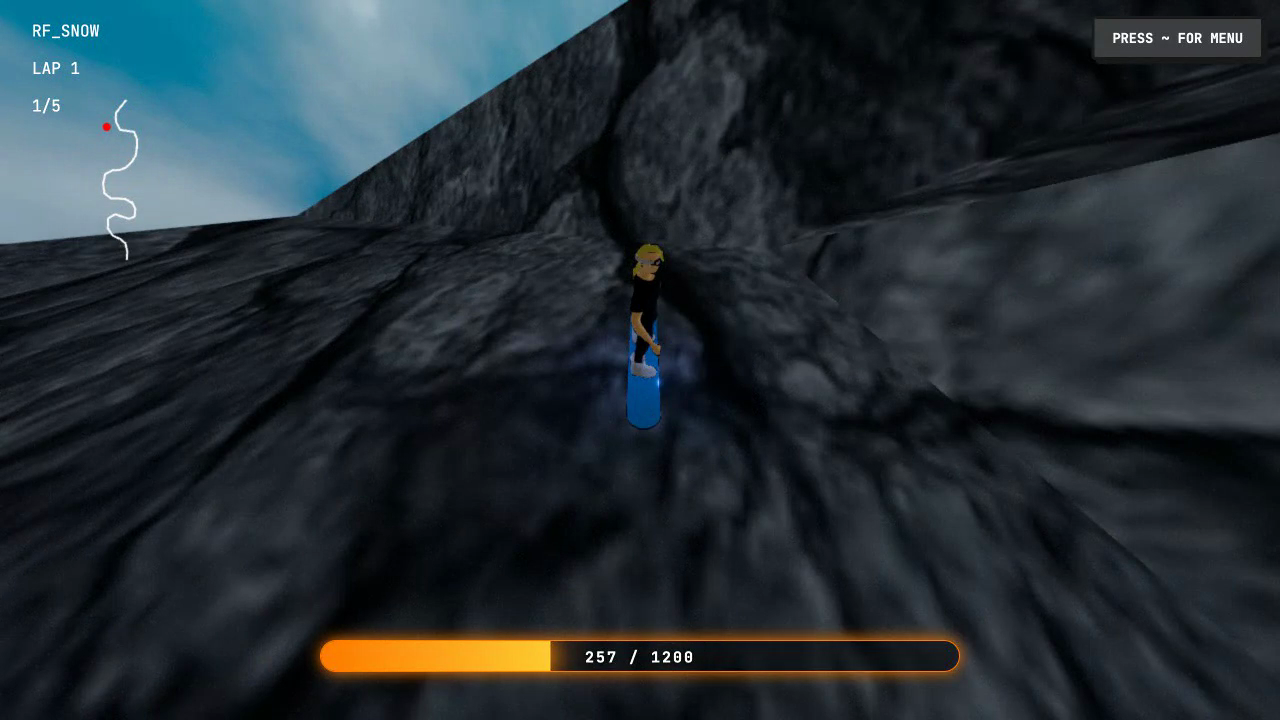Select the 1/5 lap counter
This screenshot has width=1280, height=720.
(45, 104)
